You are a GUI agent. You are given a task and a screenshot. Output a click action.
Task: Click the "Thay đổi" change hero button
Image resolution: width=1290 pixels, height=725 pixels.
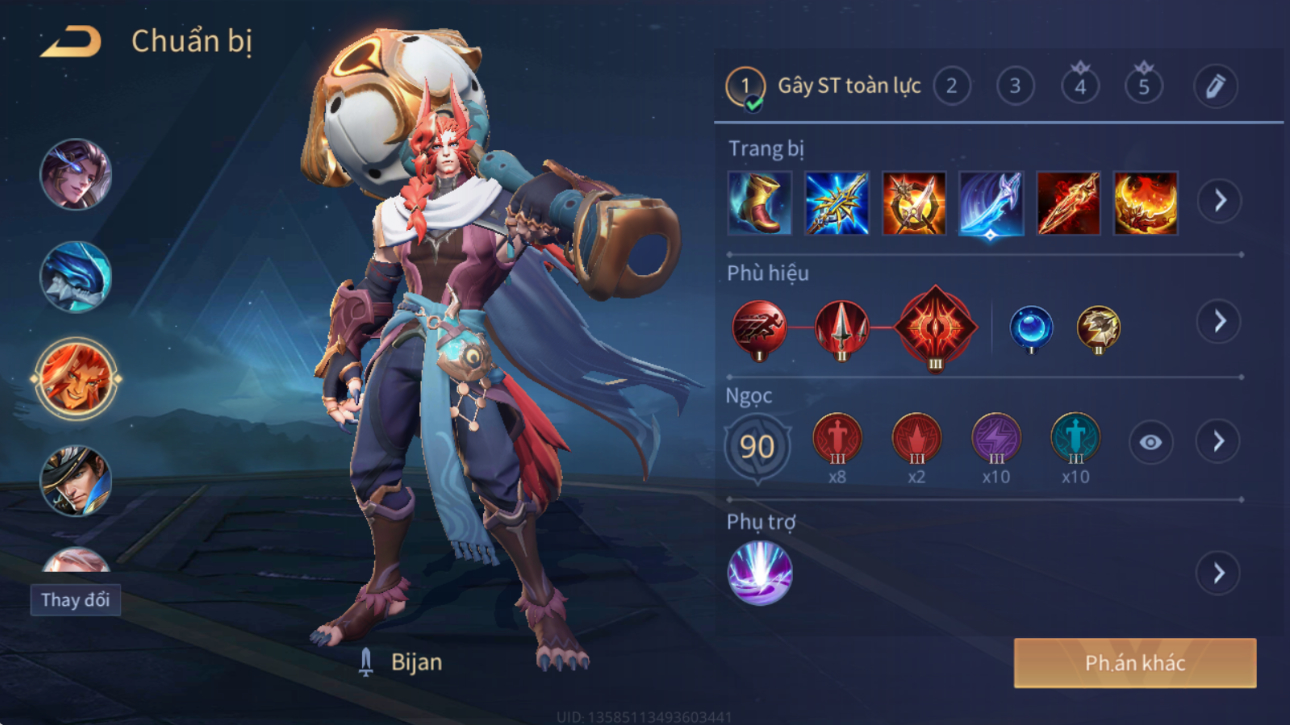tap(75, 600)
